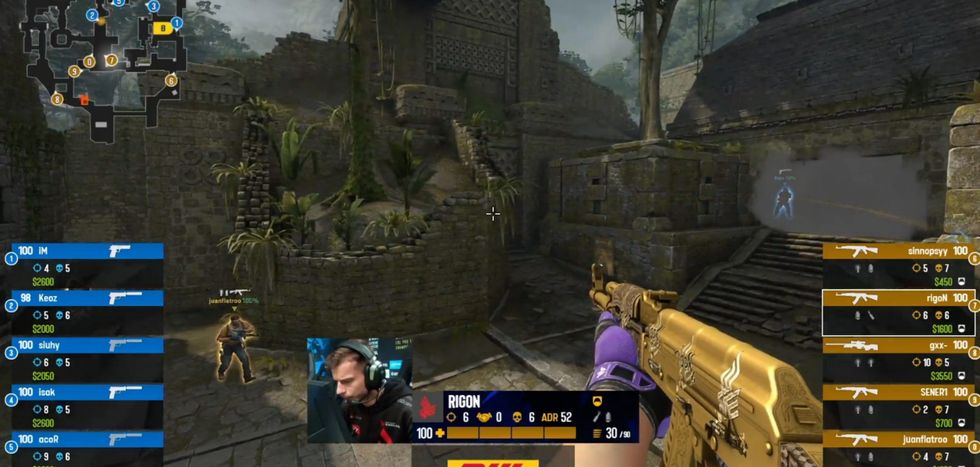Viewport: 980px width, 467px height.
Task: Select acoR's player row
Action: pos(86,446)
